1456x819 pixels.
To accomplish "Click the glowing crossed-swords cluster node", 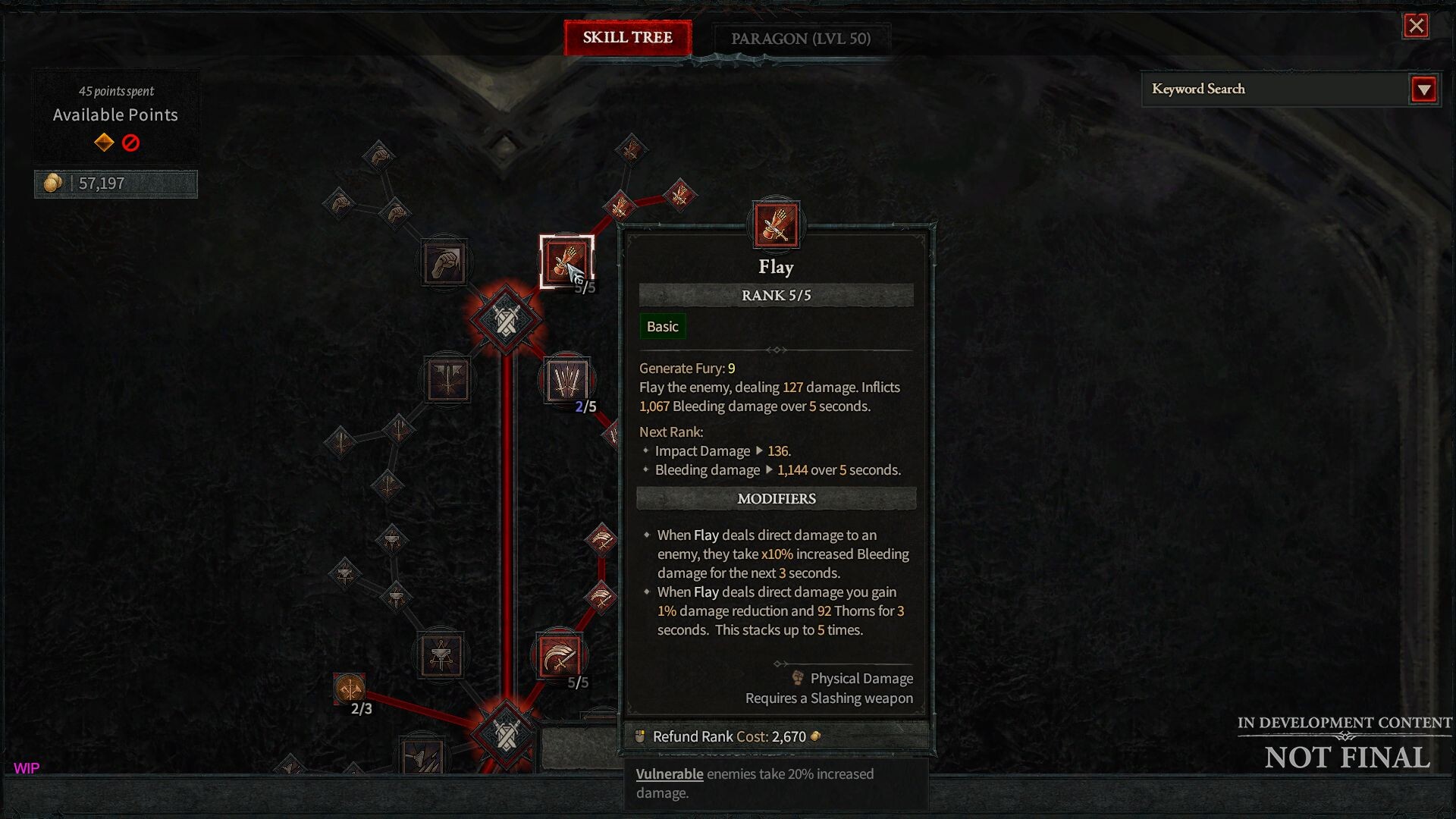I will click(507, 319).
